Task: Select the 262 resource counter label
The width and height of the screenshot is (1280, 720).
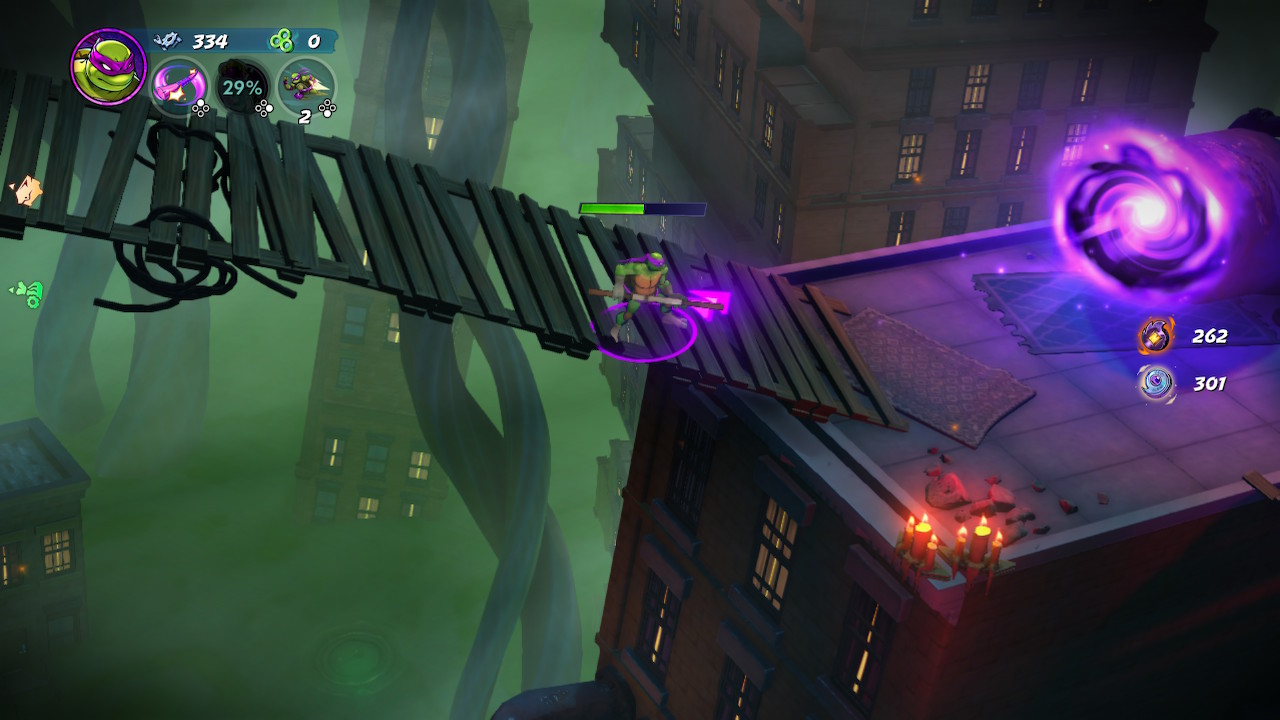Action: click(x=1209, y=337)
